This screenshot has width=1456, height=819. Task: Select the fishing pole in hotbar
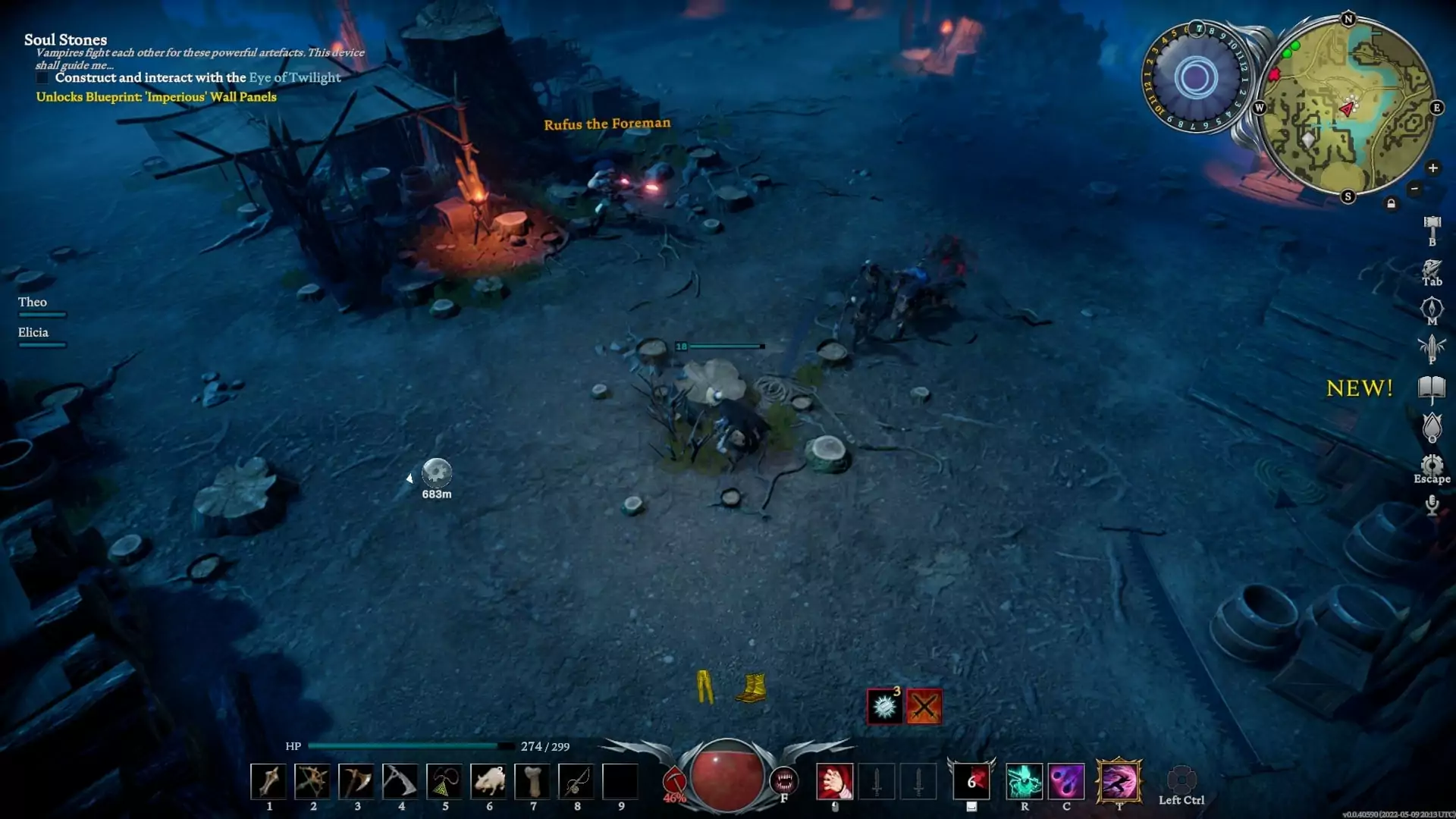[x=576, y=781]
